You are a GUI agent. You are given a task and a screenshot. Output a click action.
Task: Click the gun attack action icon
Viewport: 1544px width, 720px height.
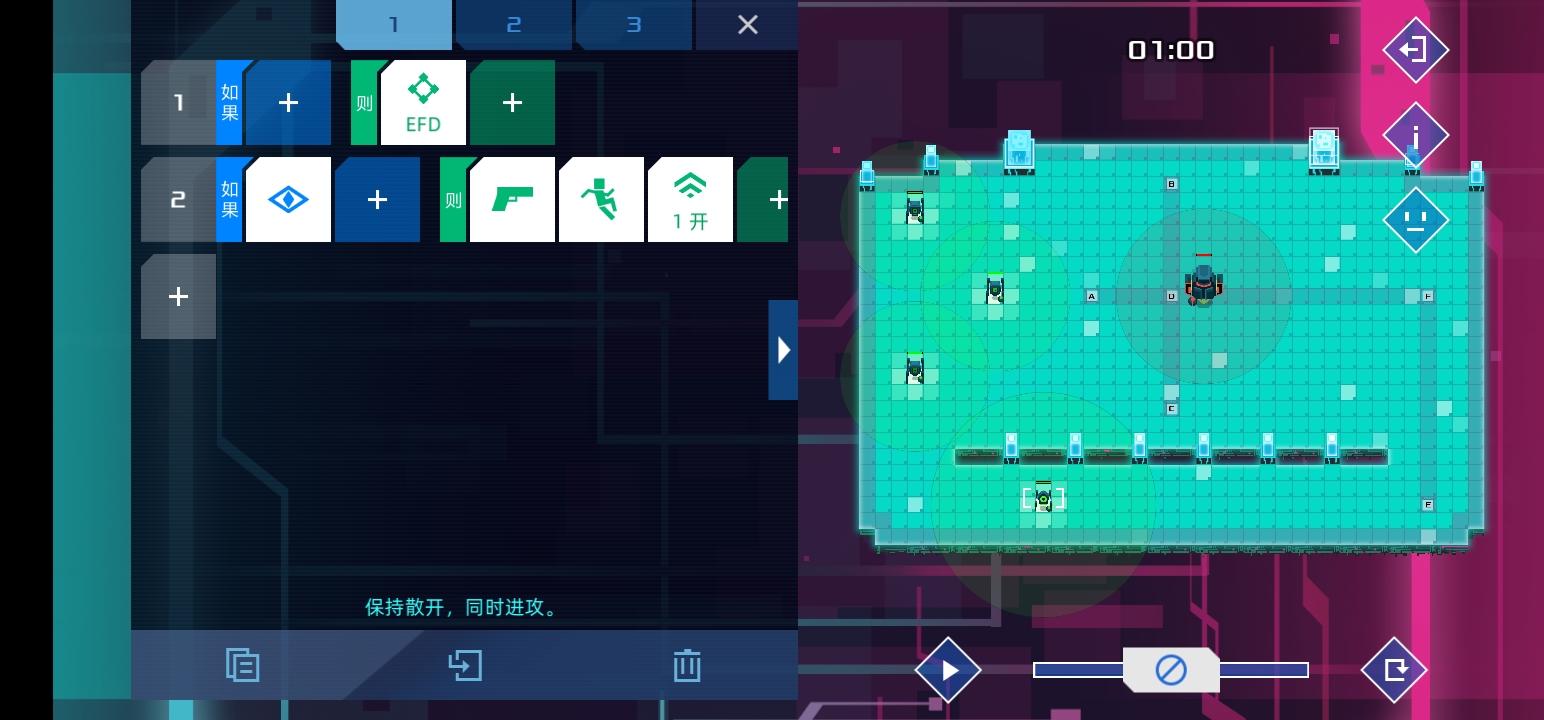tap(512, 199)
